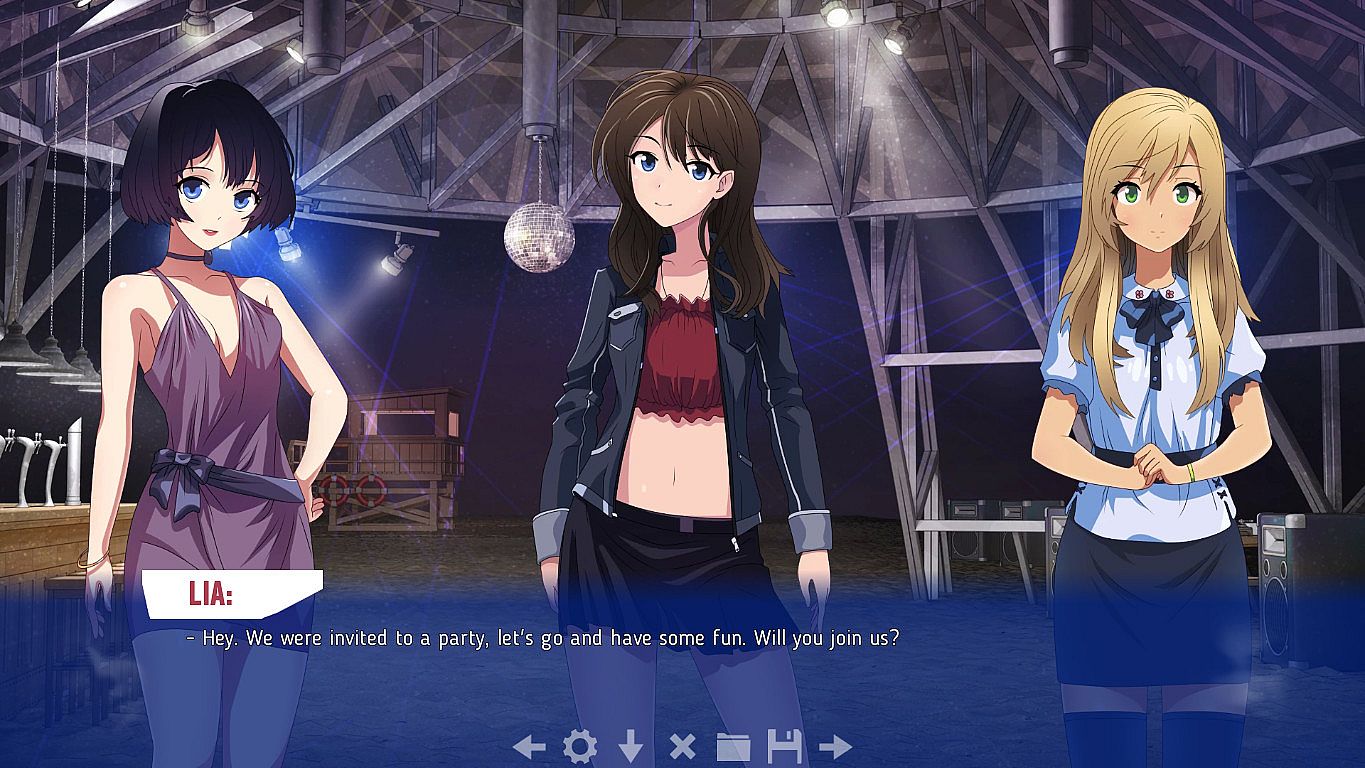Click the down arrow icon

(630, 746)
